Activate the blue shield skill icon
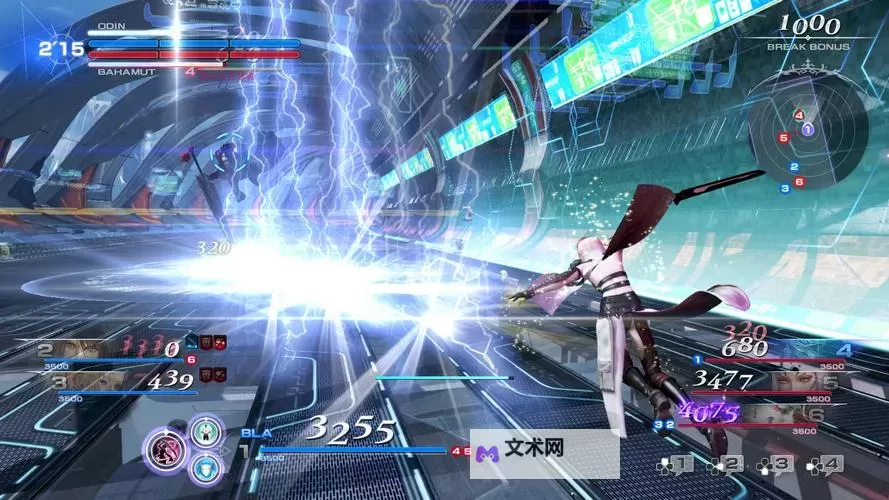 pos(206,466)
